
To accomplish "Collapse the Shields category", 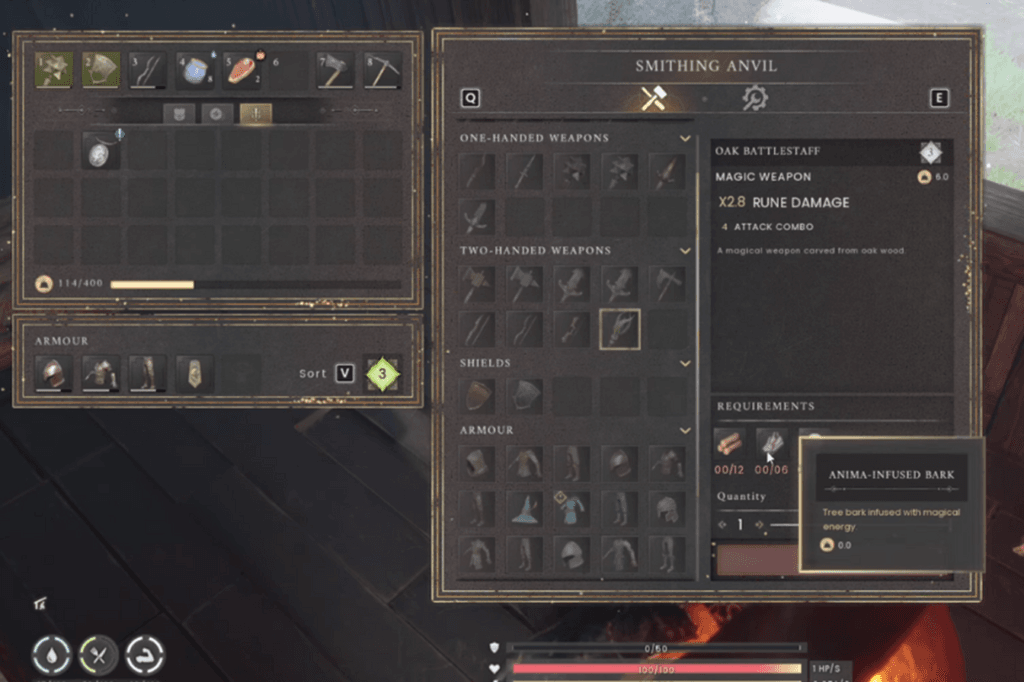I will point(685,363).
